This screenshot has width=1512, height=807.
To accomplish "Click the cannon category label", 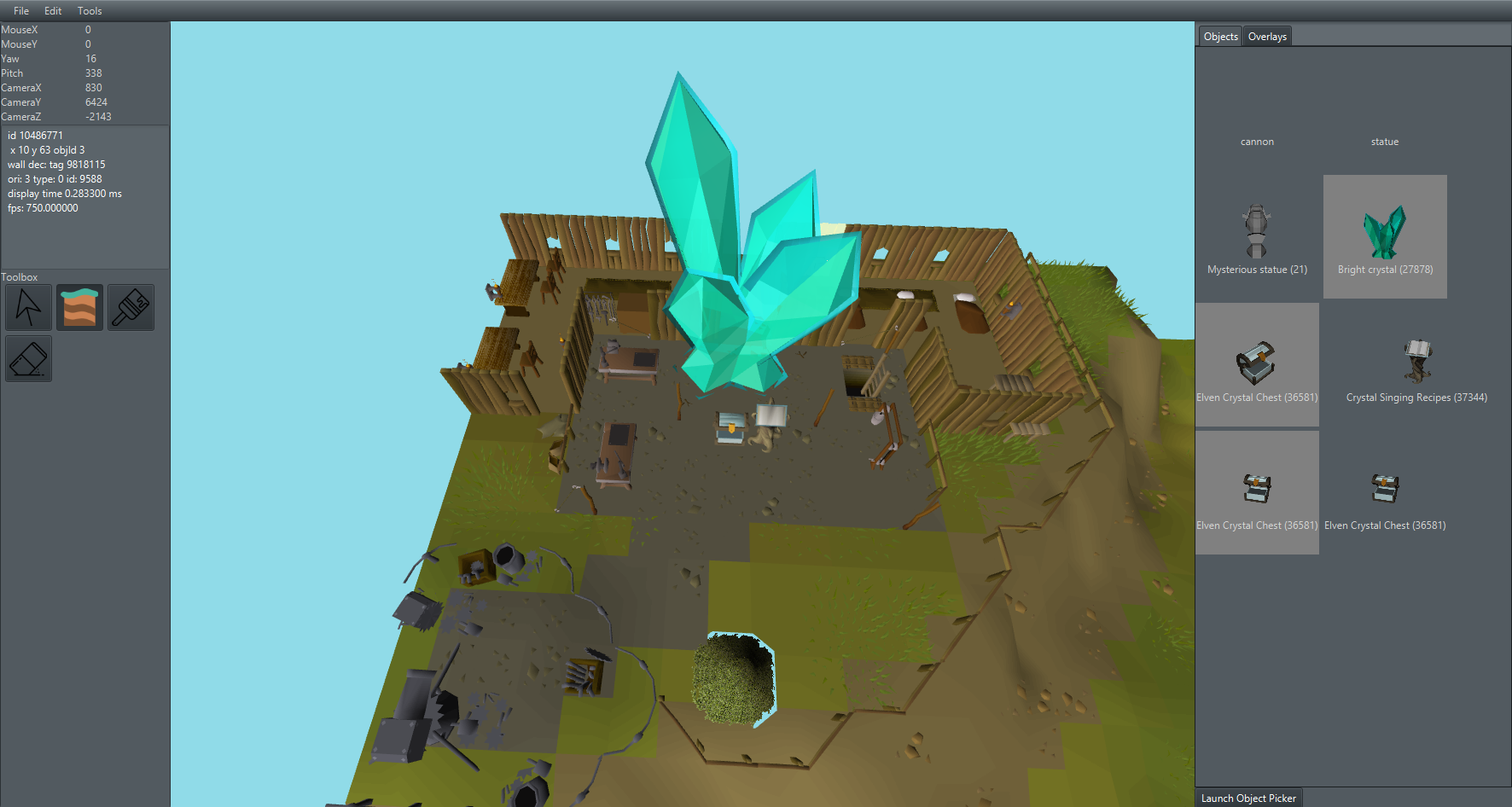I will (1257, 141).
